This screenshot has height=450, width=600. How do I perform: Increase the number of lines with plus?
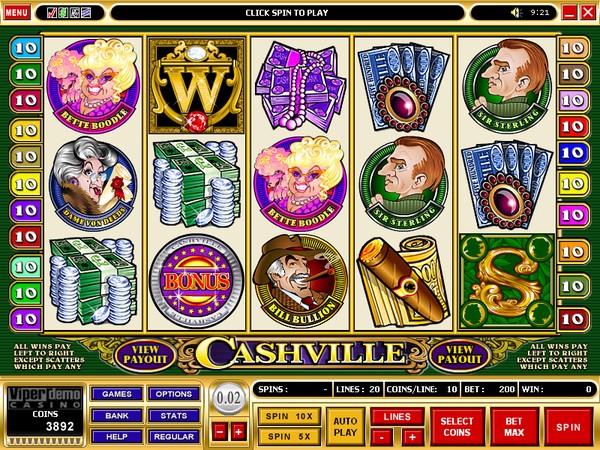tap(411, 437)
